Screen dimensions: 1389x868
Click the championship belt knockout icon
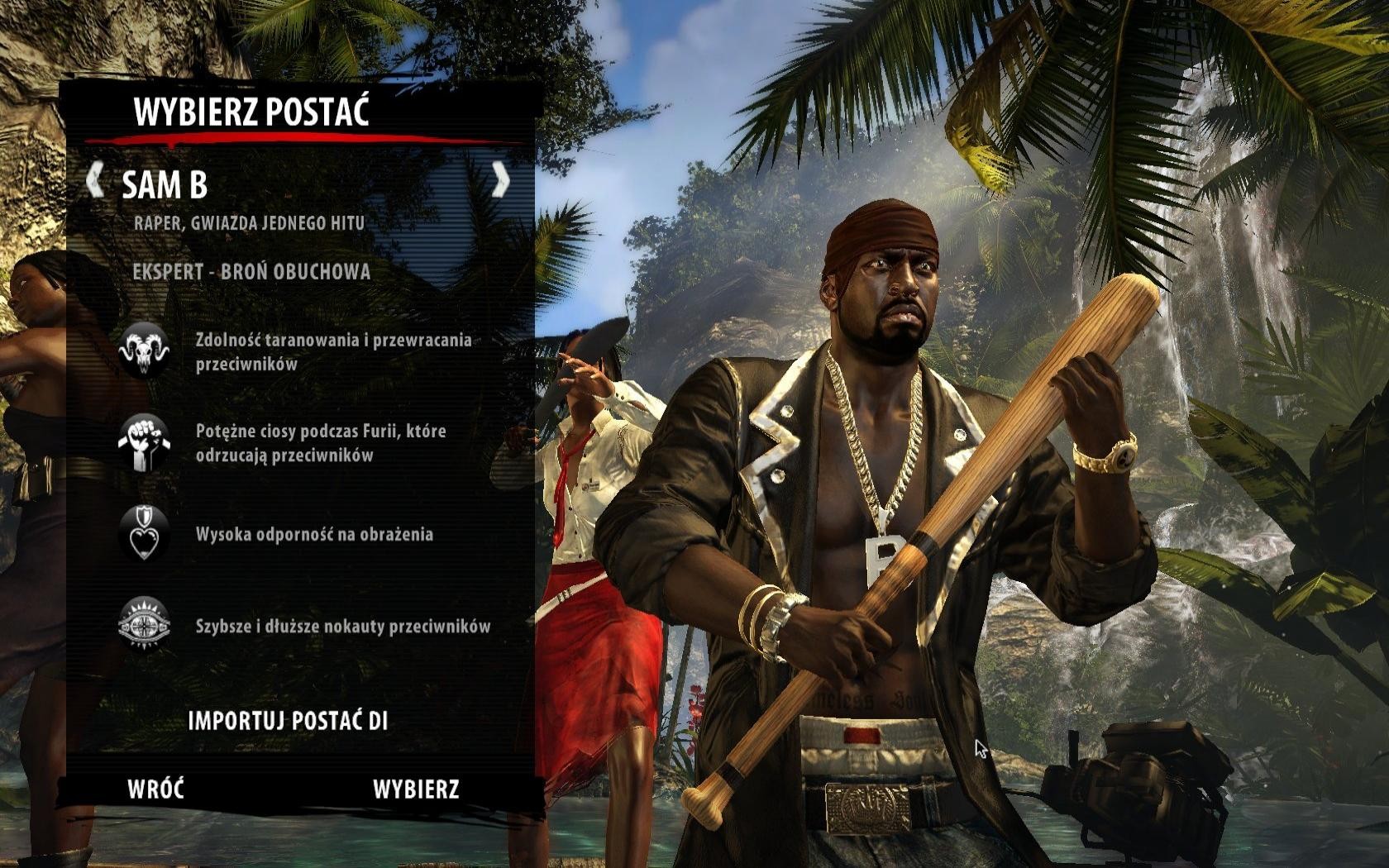[x=144, y=626]
